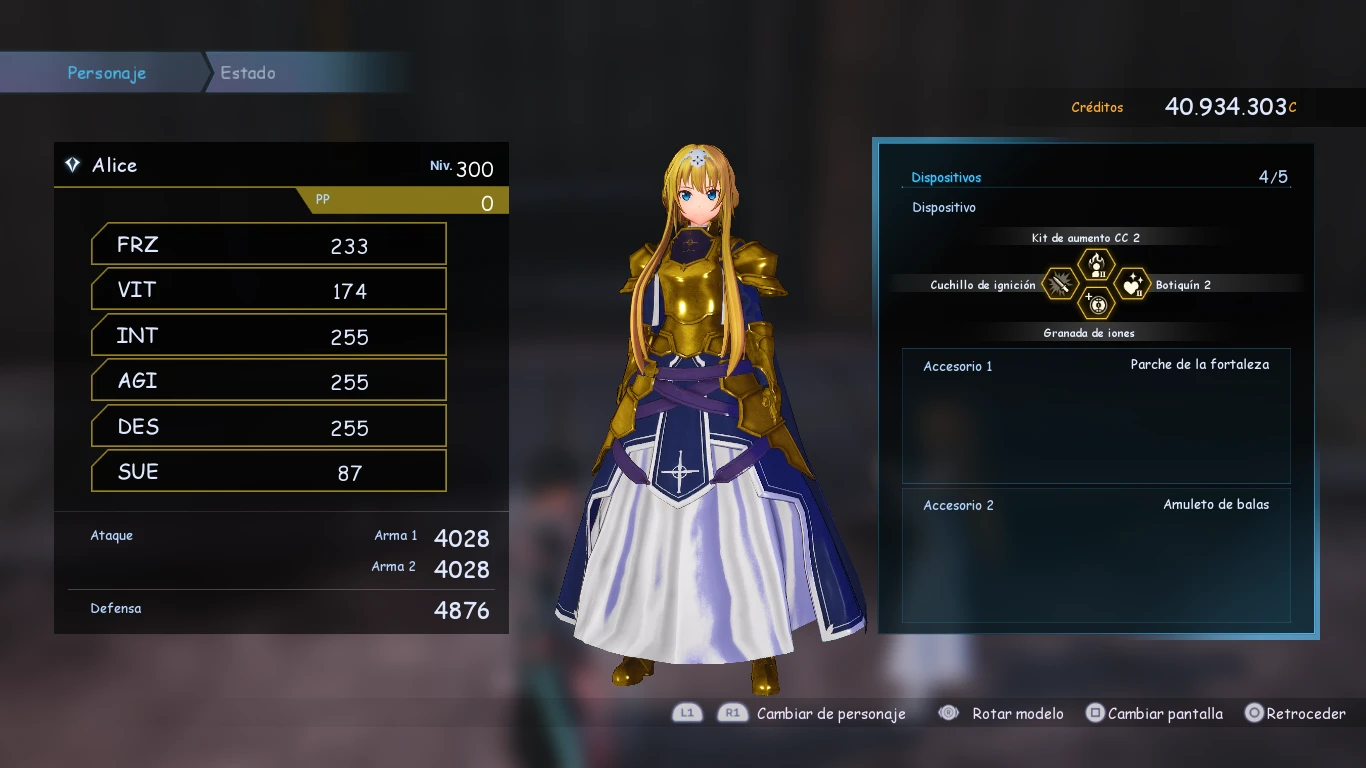Select the VIT stat row

click(268, 290)
